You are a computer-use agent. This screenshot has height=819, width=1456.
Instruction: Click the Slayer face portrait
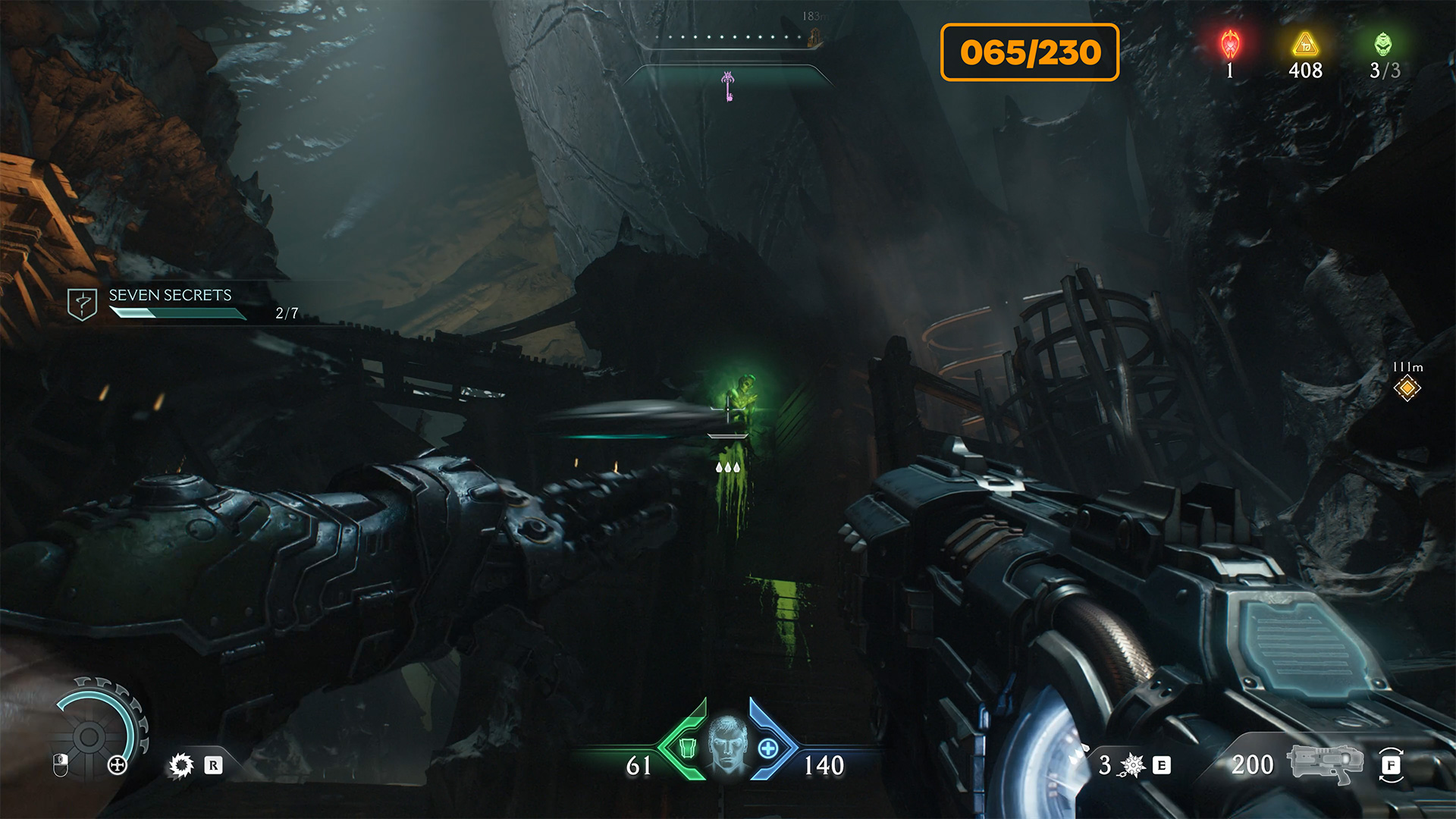(x=726, y=744)
